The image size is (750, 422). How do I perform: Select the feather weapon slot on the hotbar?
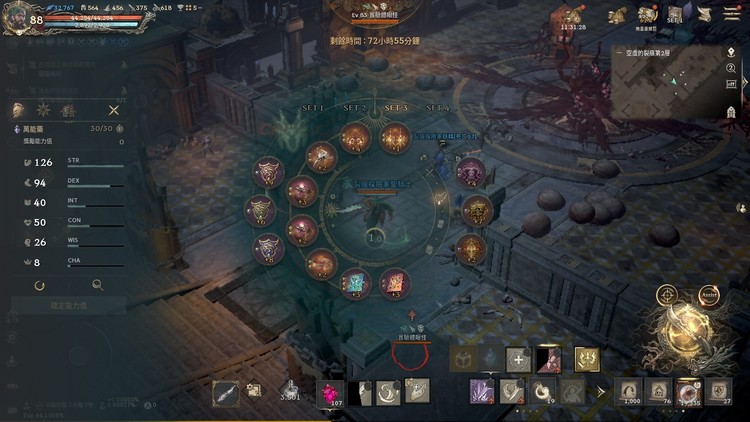coord(226,393)
